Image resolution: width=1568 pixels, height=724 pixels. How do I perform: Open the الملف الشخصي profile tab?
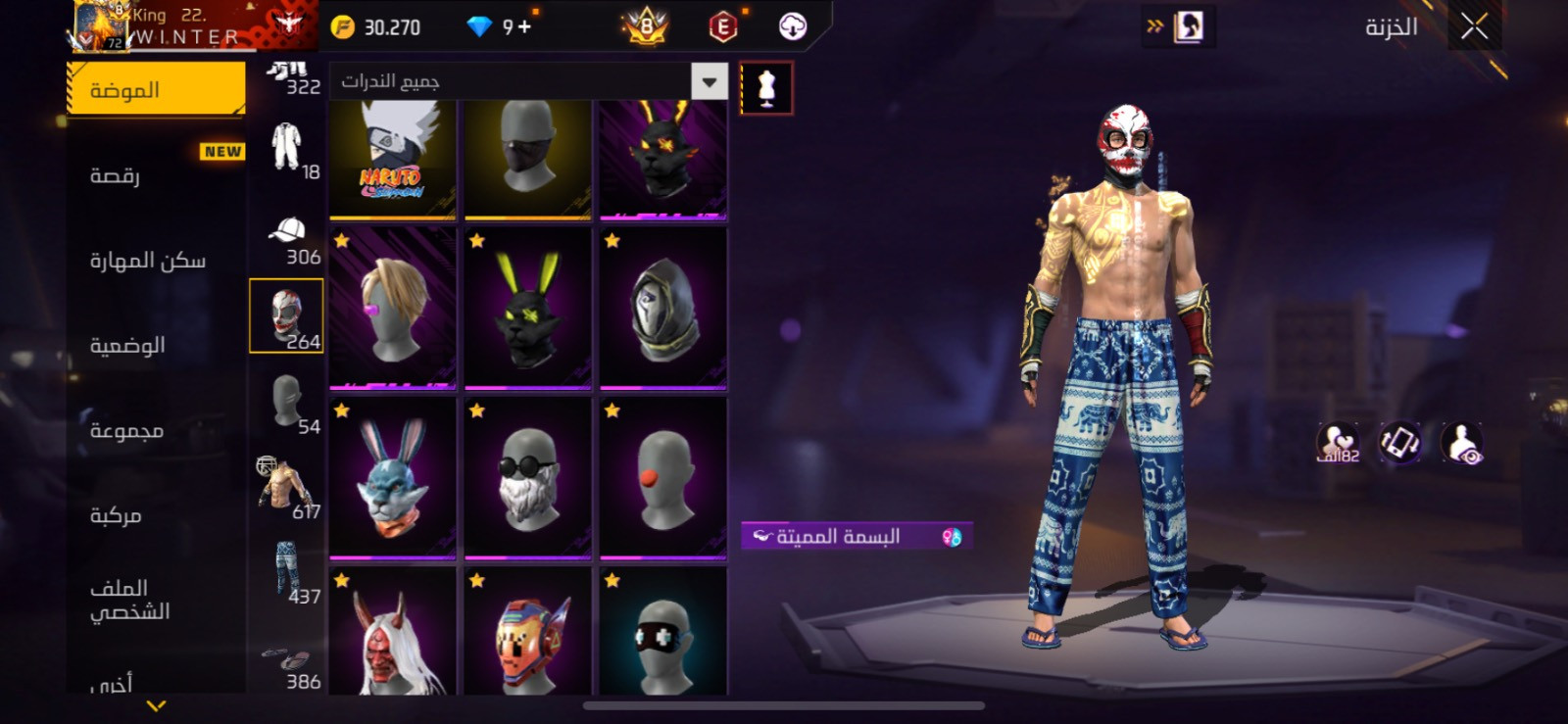pyautogui.click(x=129, y=600)
